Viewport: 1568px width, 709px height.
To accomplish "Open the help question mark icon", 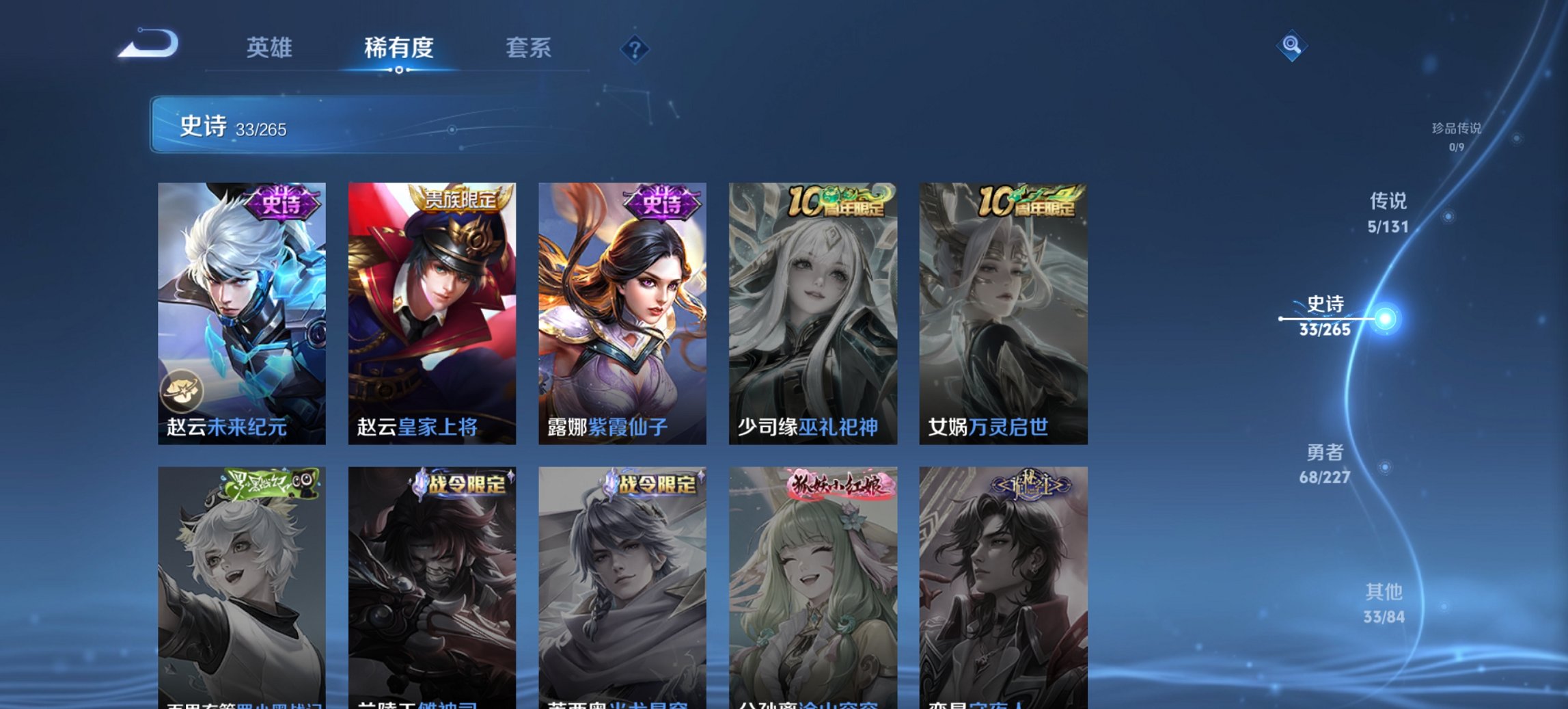I will pos(635,48).
